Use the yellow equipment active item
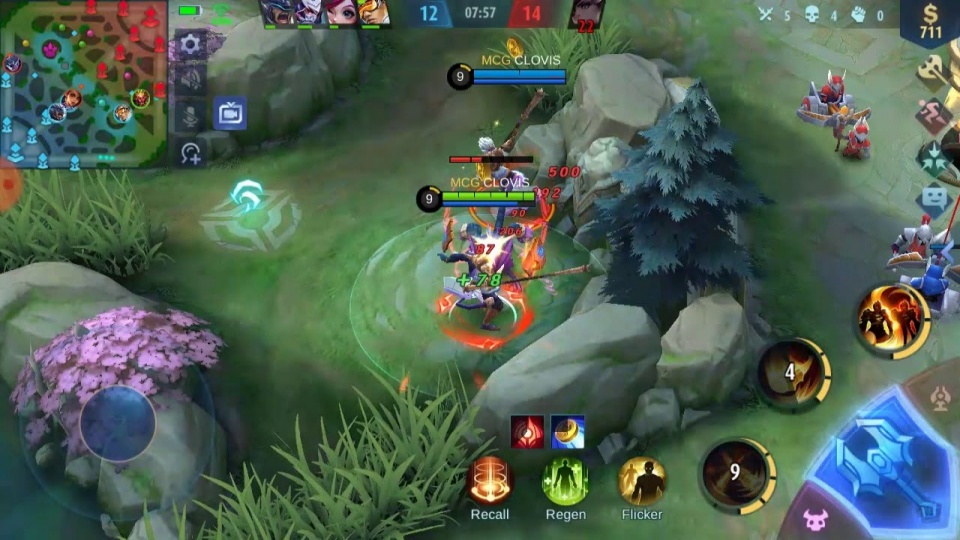Image resolution: width=960 pixels, height=540 pixels. pos(568,431)
